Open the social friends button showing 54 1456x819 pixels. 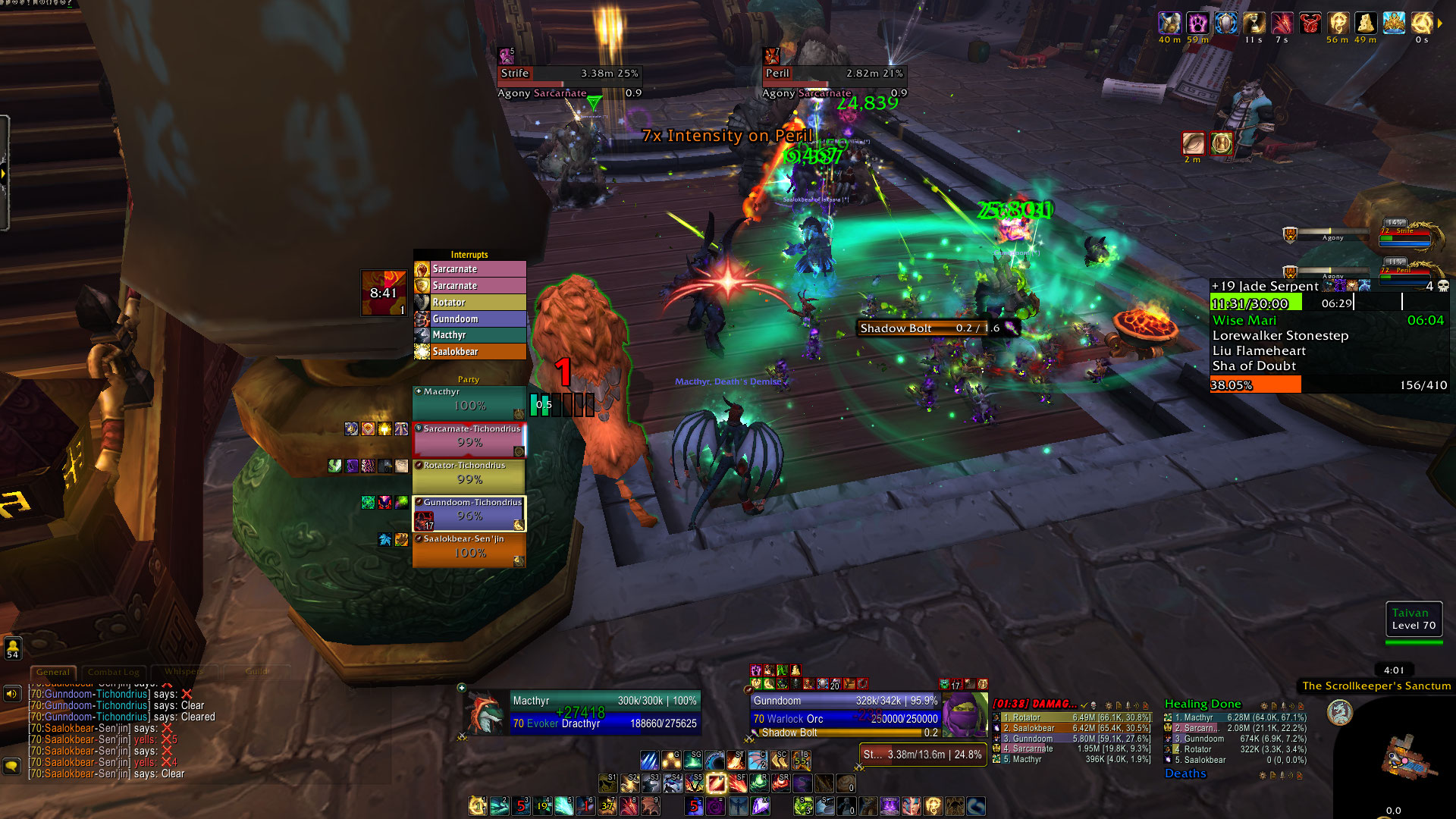click(12, 648)
